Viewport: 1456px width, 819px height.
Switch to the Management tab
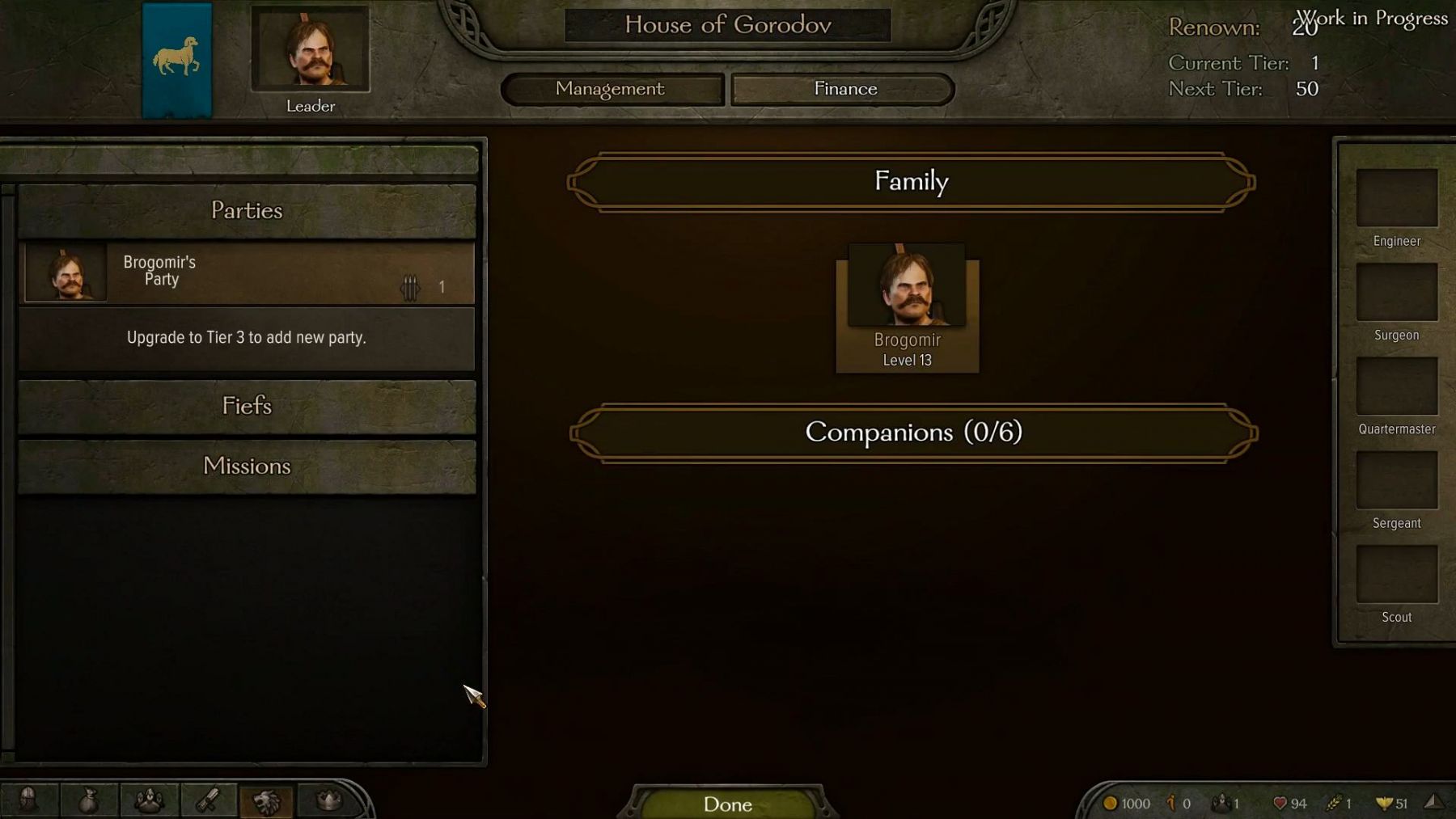tap(611, 89)
